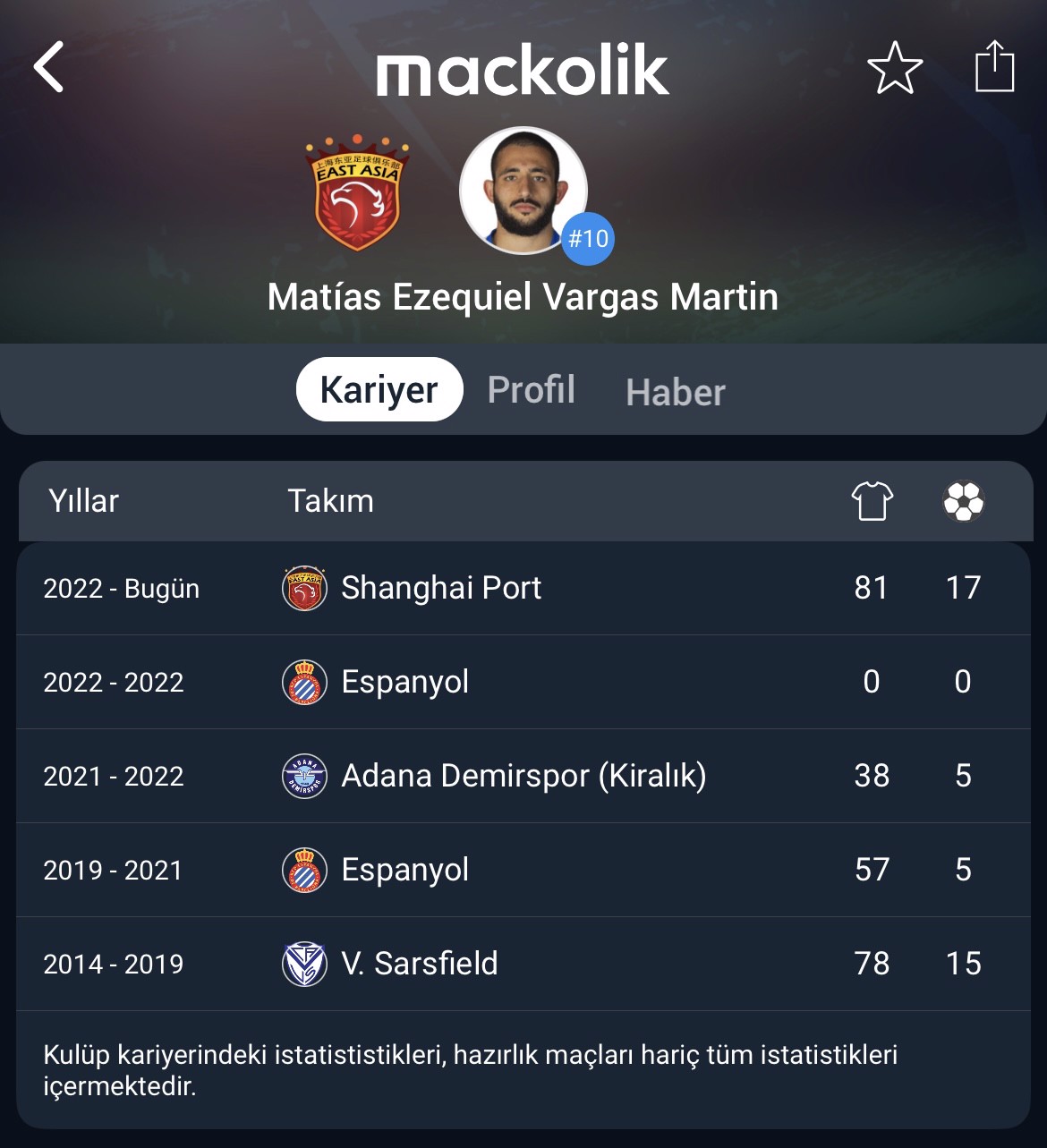
Task: Open Adana Demirspor (Kiralık) career row
Action: tap(523, 776)
